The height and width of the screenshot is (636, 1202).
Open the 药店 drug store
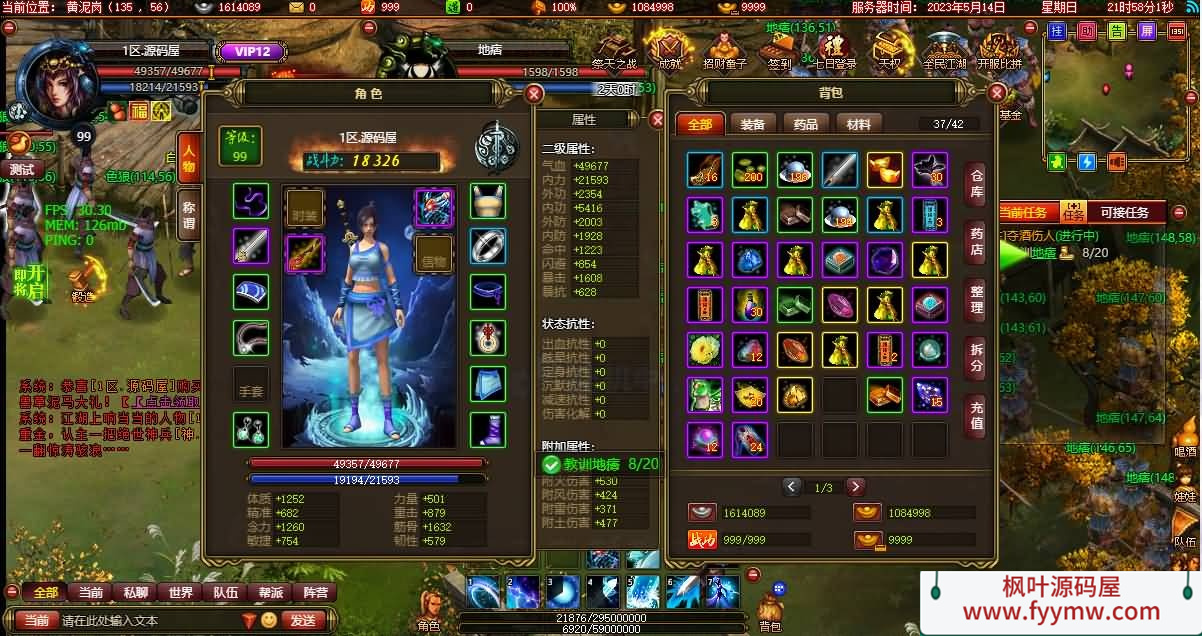977,241
